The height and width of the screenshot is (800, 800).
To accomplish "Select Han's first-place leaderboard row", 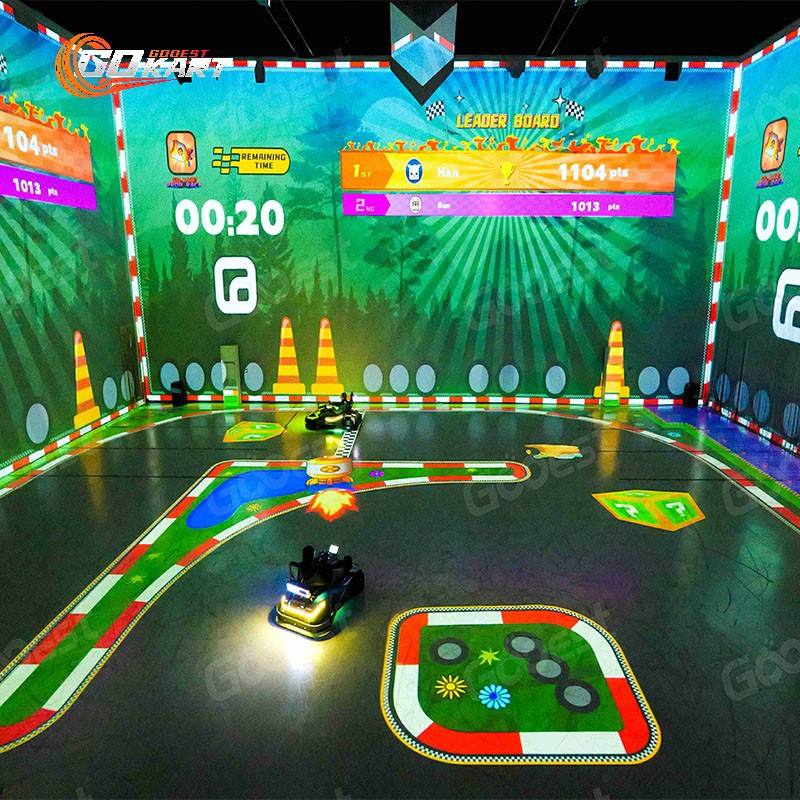I will click(508, 171).
